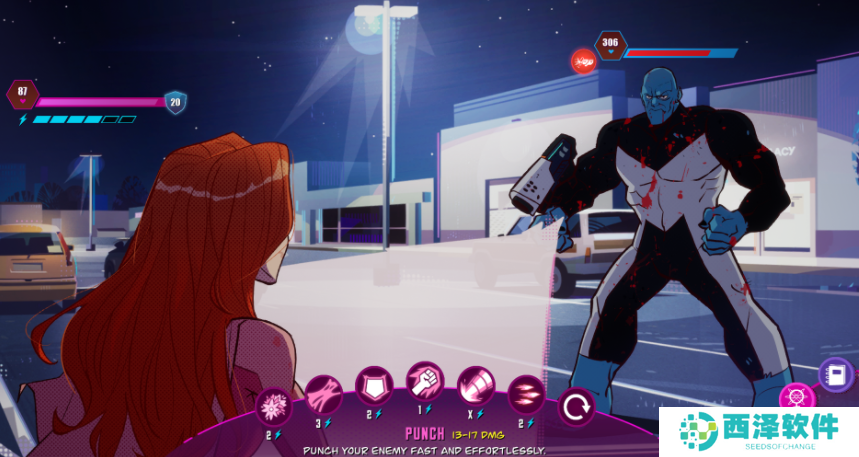
Task: Click the circular arrow end turn button
Action: 575,408
